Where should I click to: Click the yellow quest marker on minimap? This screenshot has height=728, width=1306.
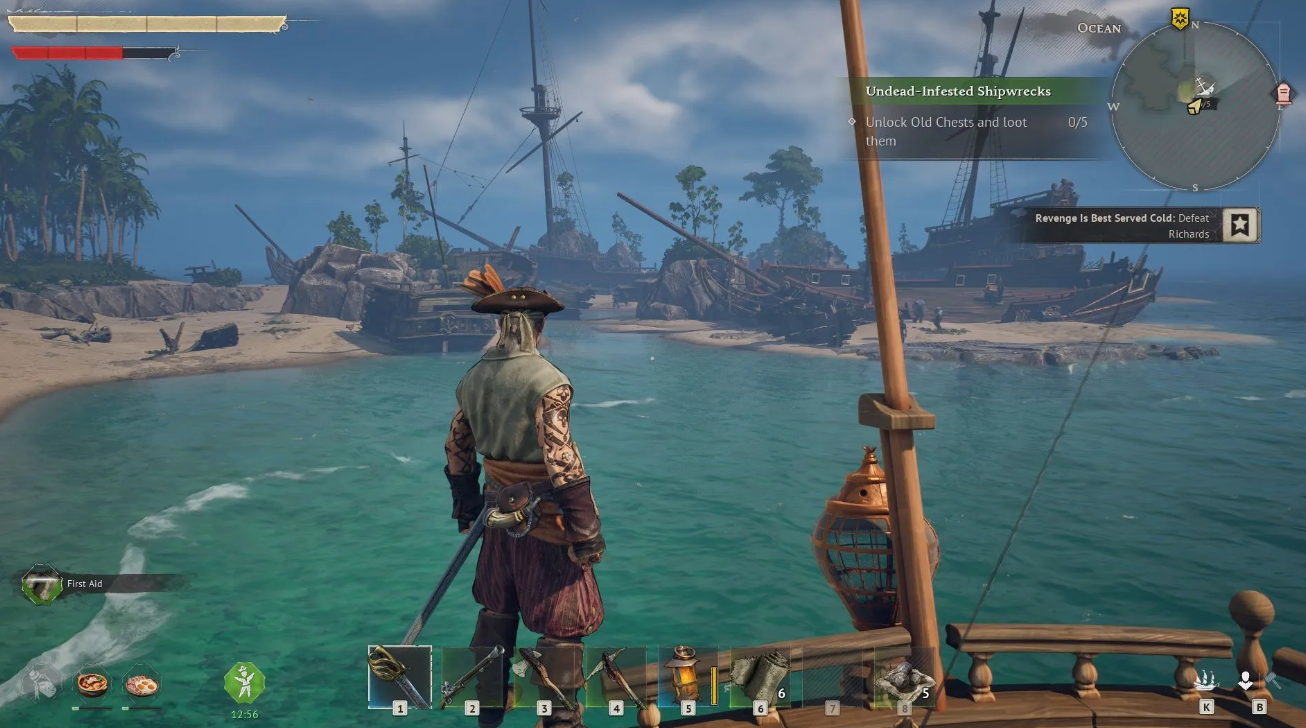coord(1180,18)
